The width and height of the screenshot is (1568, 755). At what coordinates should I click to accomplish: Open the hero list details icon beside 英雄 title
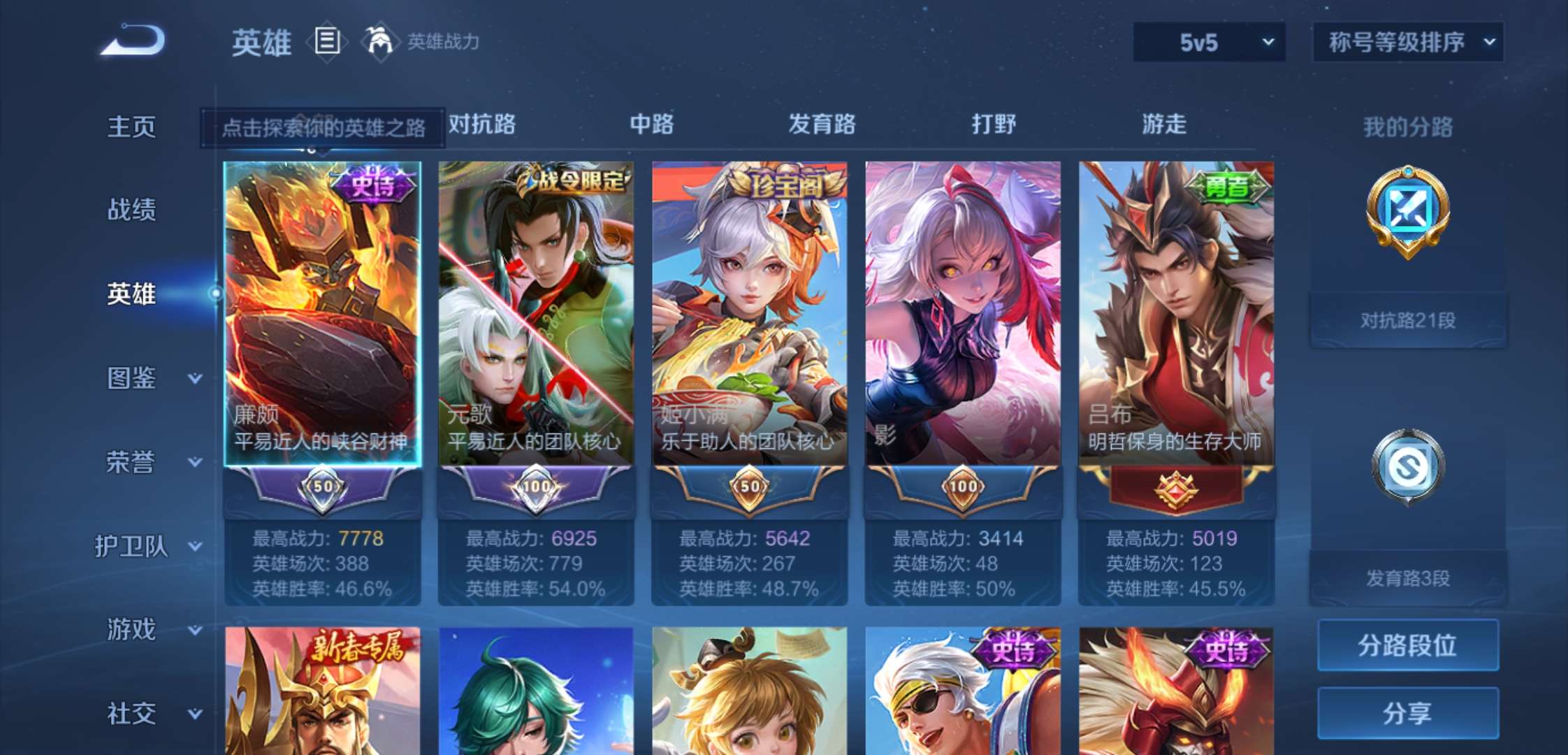(x=325, y=42)
